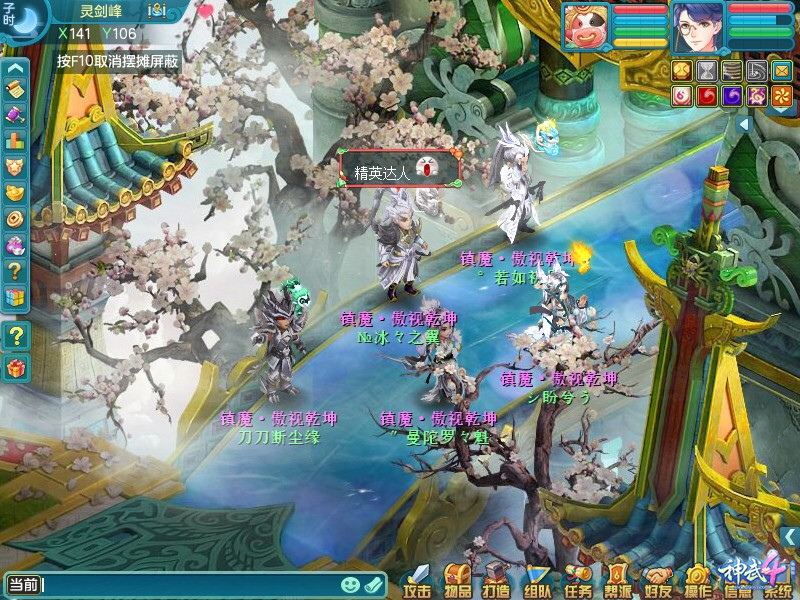800x600 pixels.
Task: Open the mail envelope icon
Action: coord(780,70)
